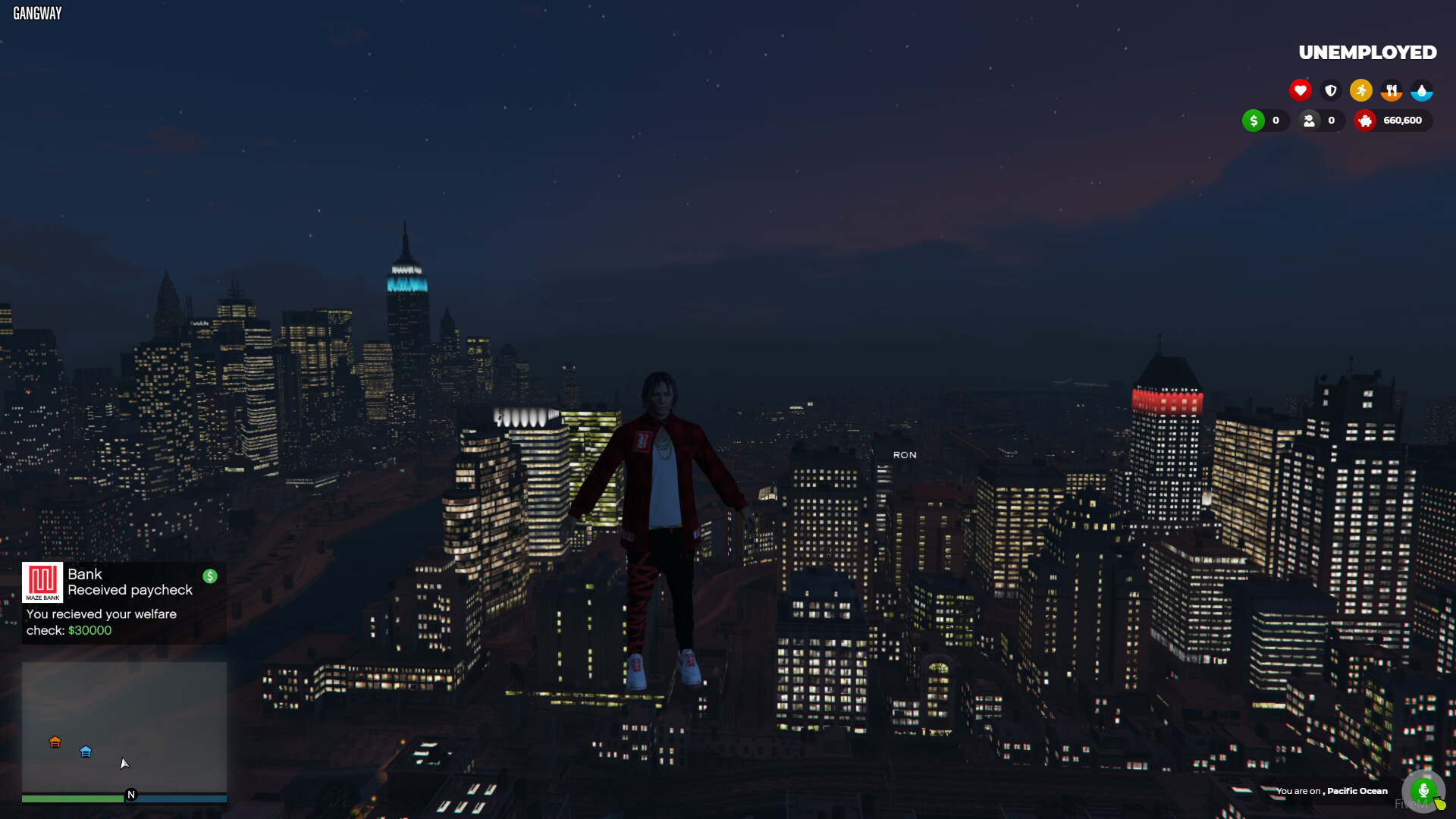The width and height of the screenshot is (1456, 819).
Task: Click the Maze Bank notification logo
Action: pos(43,582)
